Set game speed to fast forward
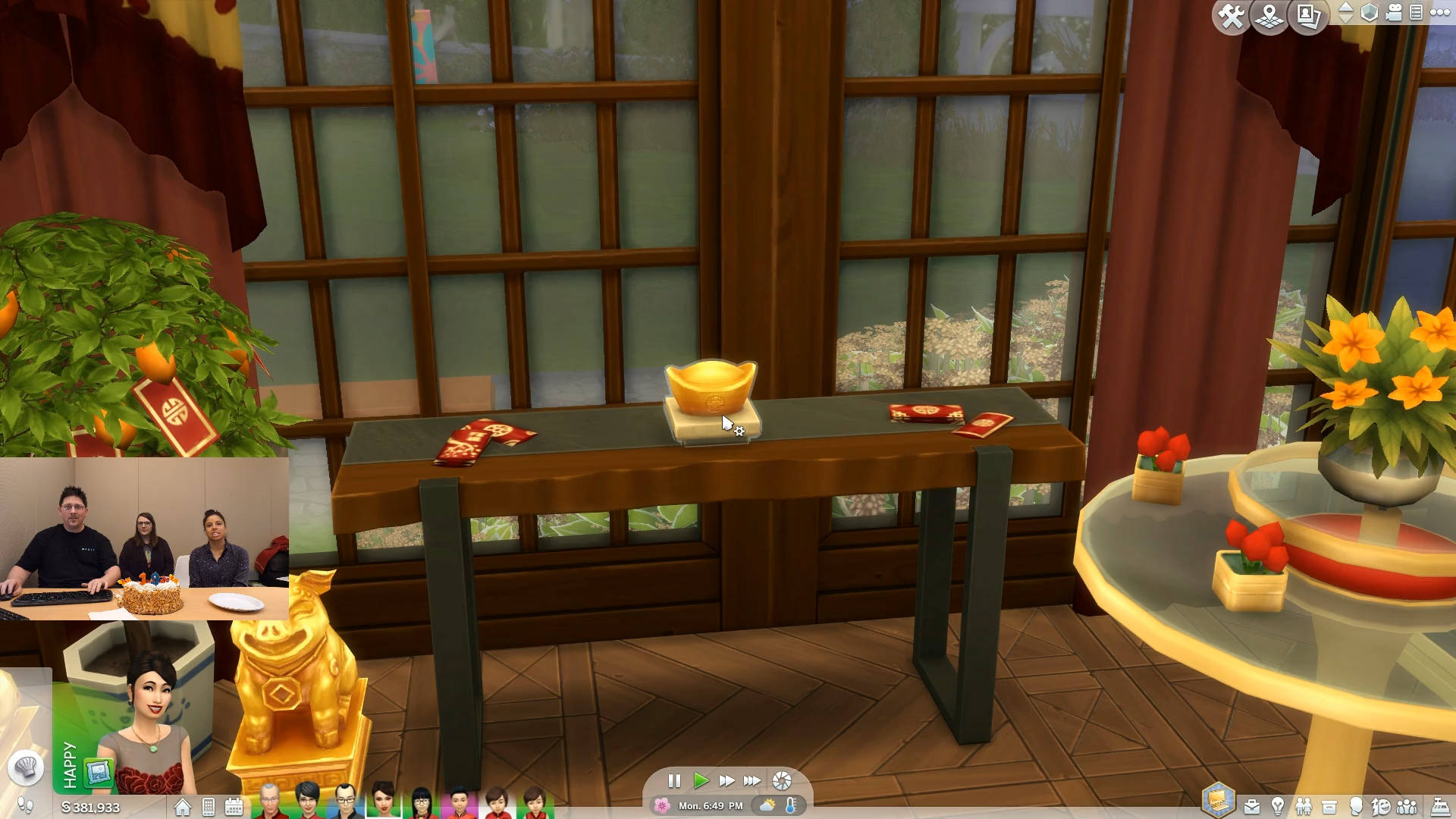Screen dimensions: 1456x819 pyautogui.click(x=726, y=781)
